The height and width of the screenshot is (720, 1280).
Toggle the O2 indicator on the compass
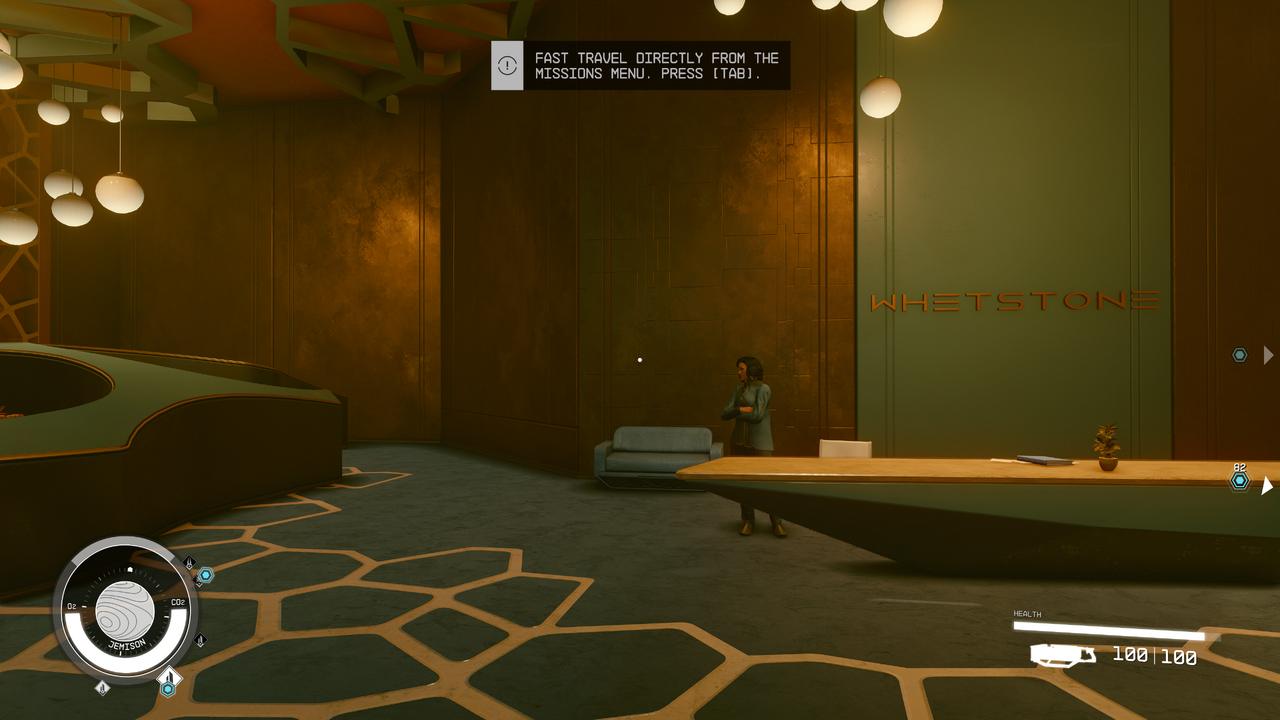pyautogui.click(x=71, y=604)
